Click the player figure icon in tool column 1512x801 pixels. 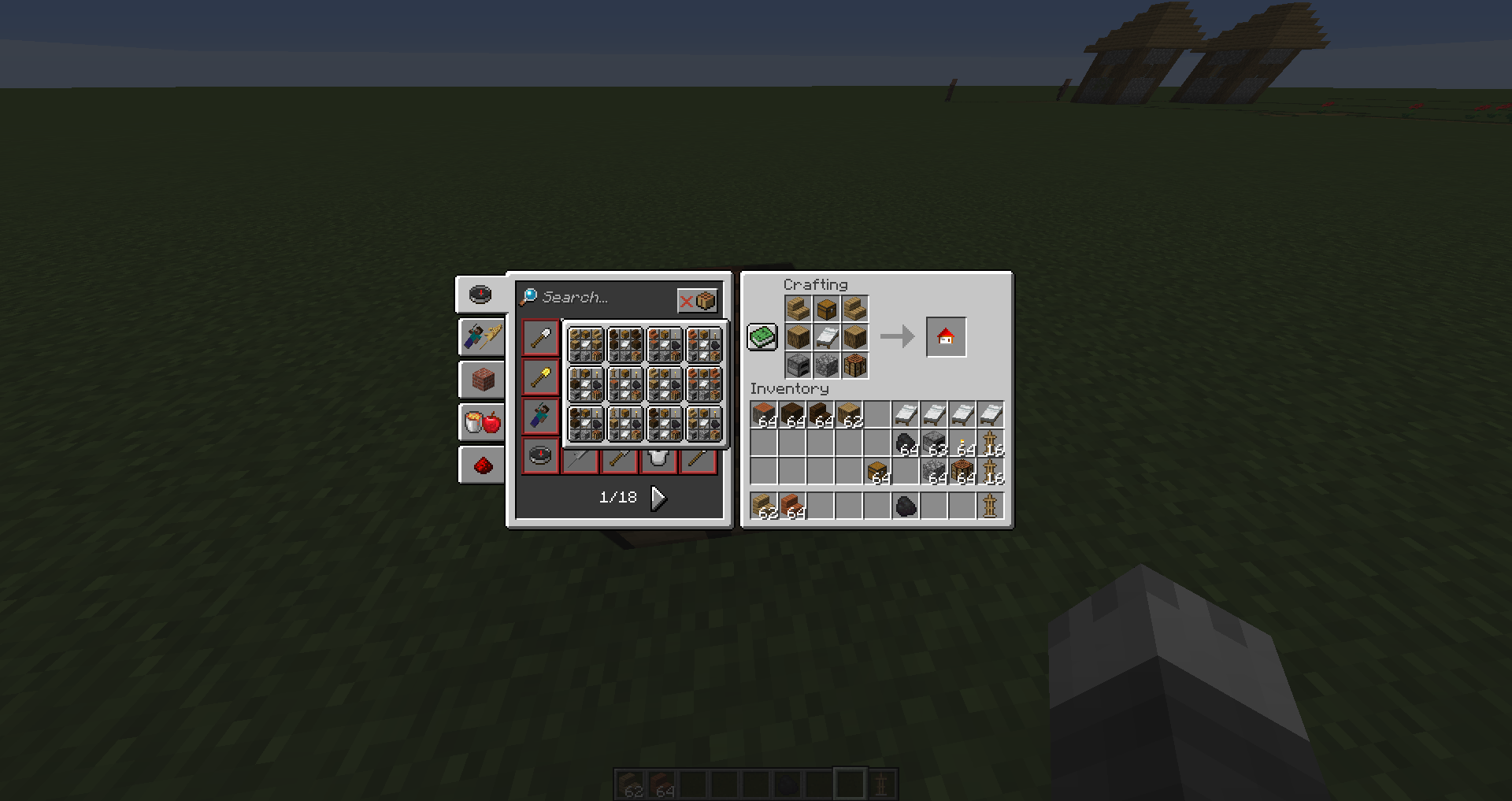coord(540,416)
